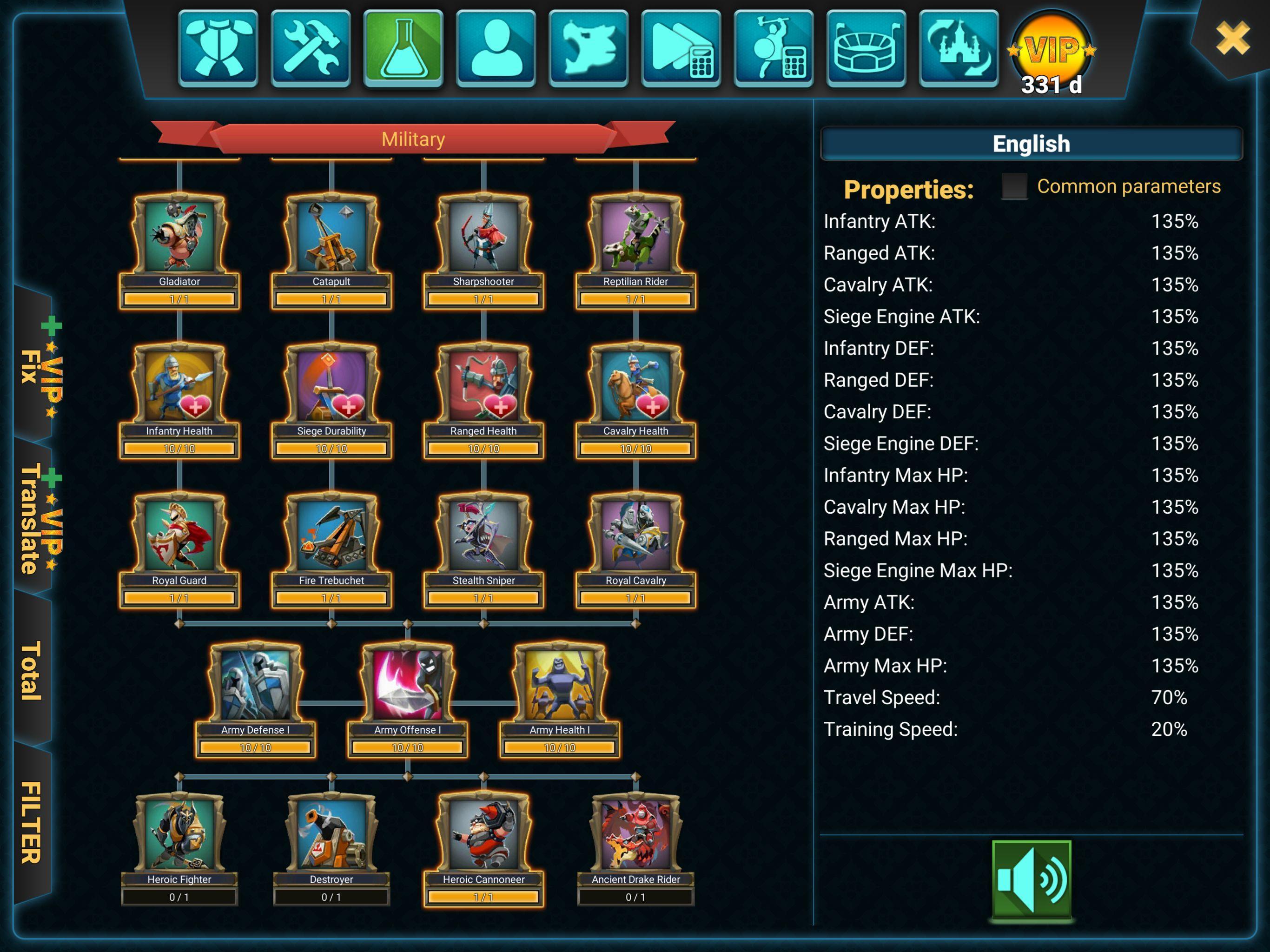
Task: Close the panel with the yellow X
Action: (x=1232, y=38)
